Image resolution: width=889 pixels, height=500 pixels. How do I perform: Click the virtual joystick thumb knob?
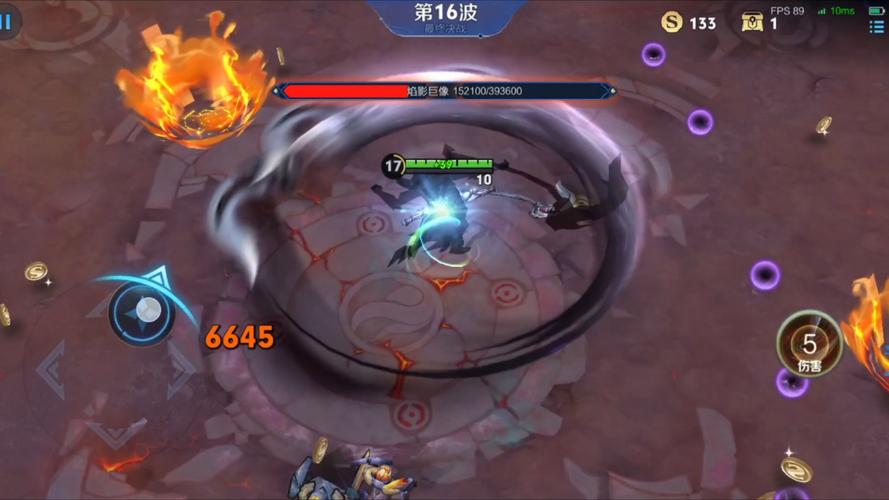pos(142,310)
